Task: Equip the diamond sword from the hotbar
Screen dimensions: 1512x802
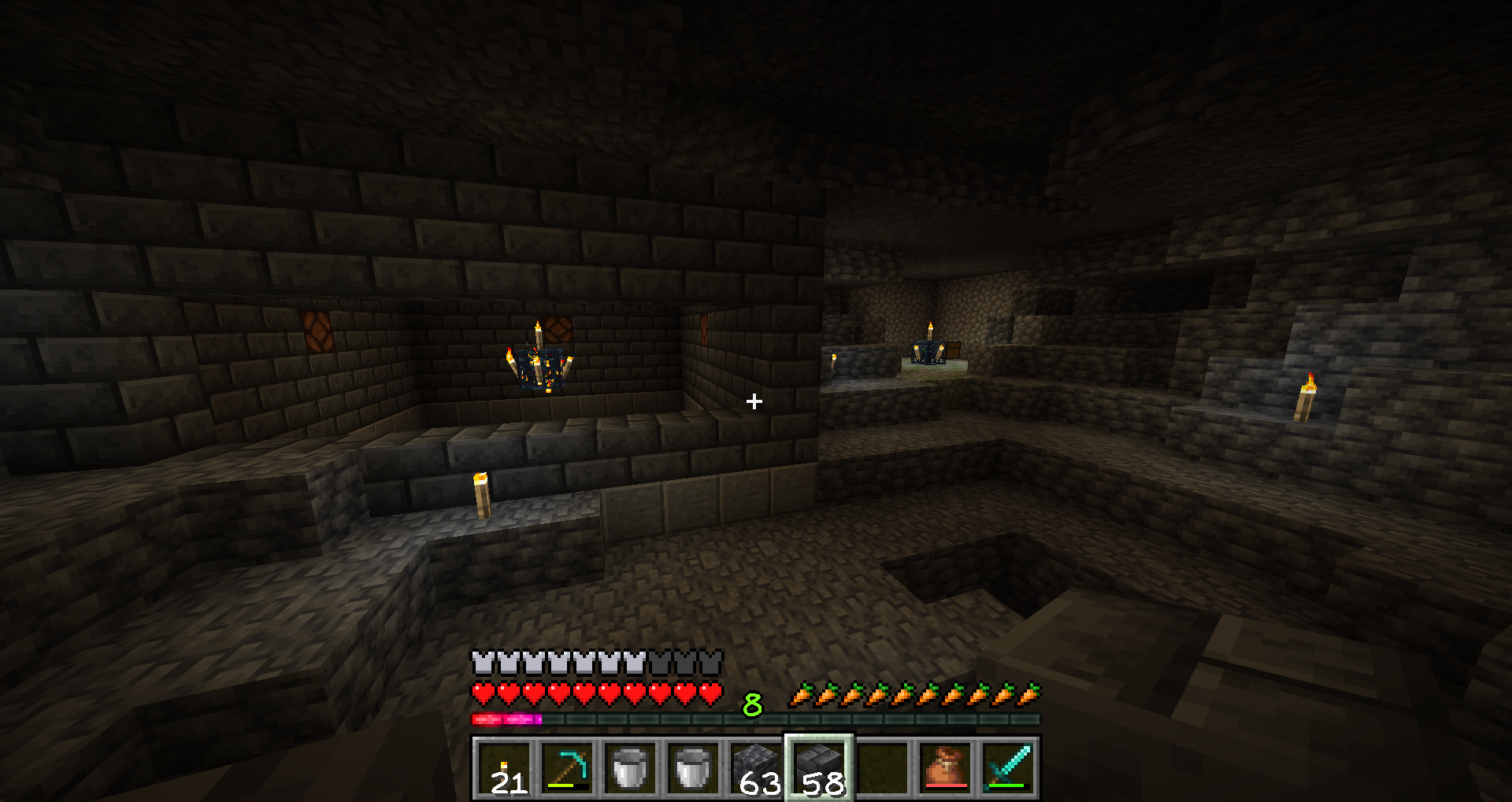Action: (x=1008, y=768)
